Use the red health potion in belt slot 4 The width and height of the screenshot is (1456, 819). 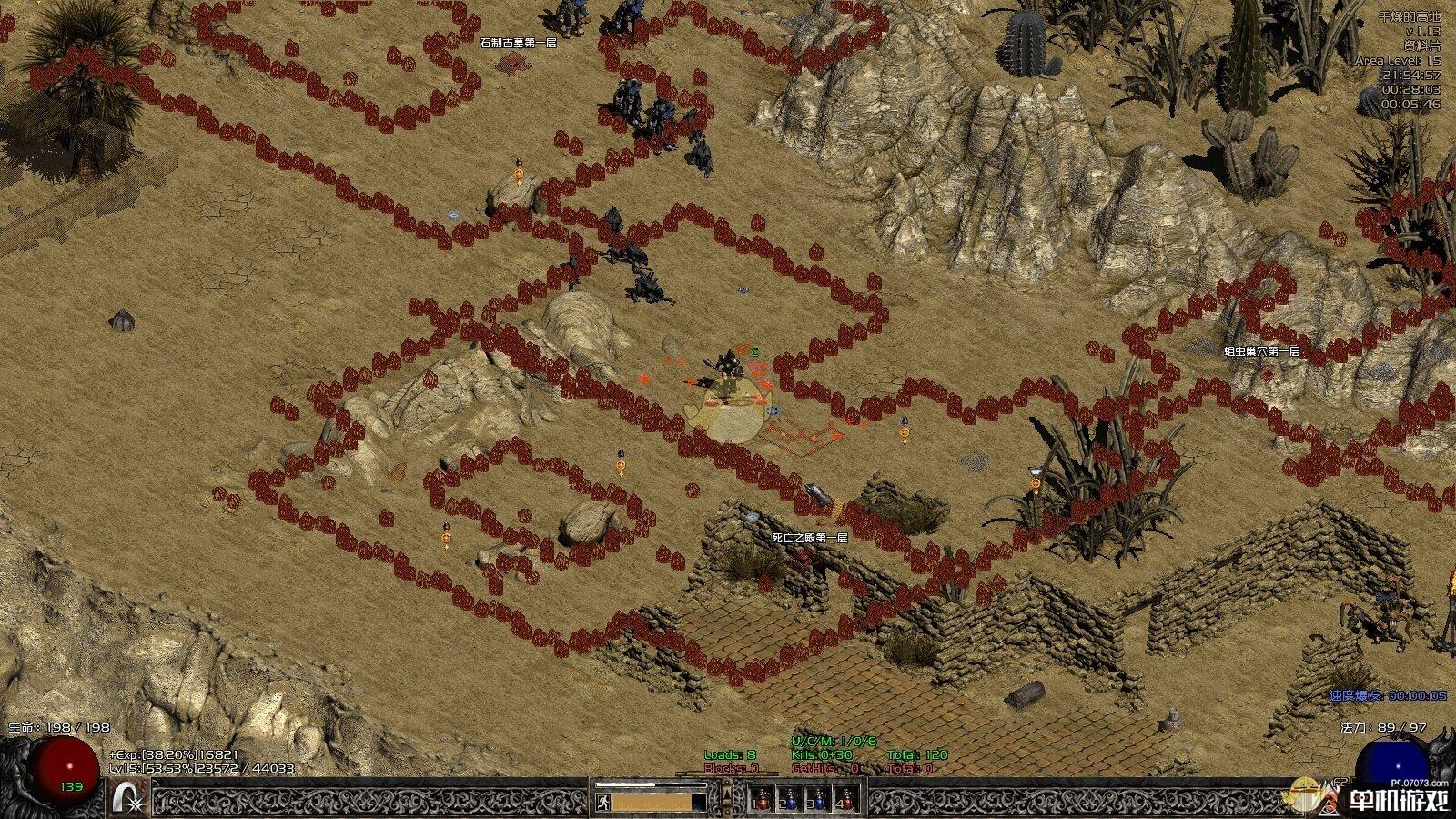point(847,800)
